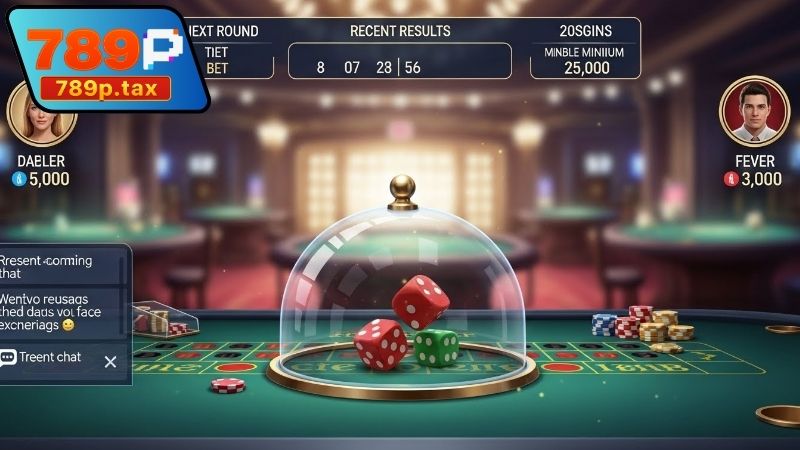Close the Treent chat panel
The height and width of the screenshot is (450, 800).
coord(111,361)
